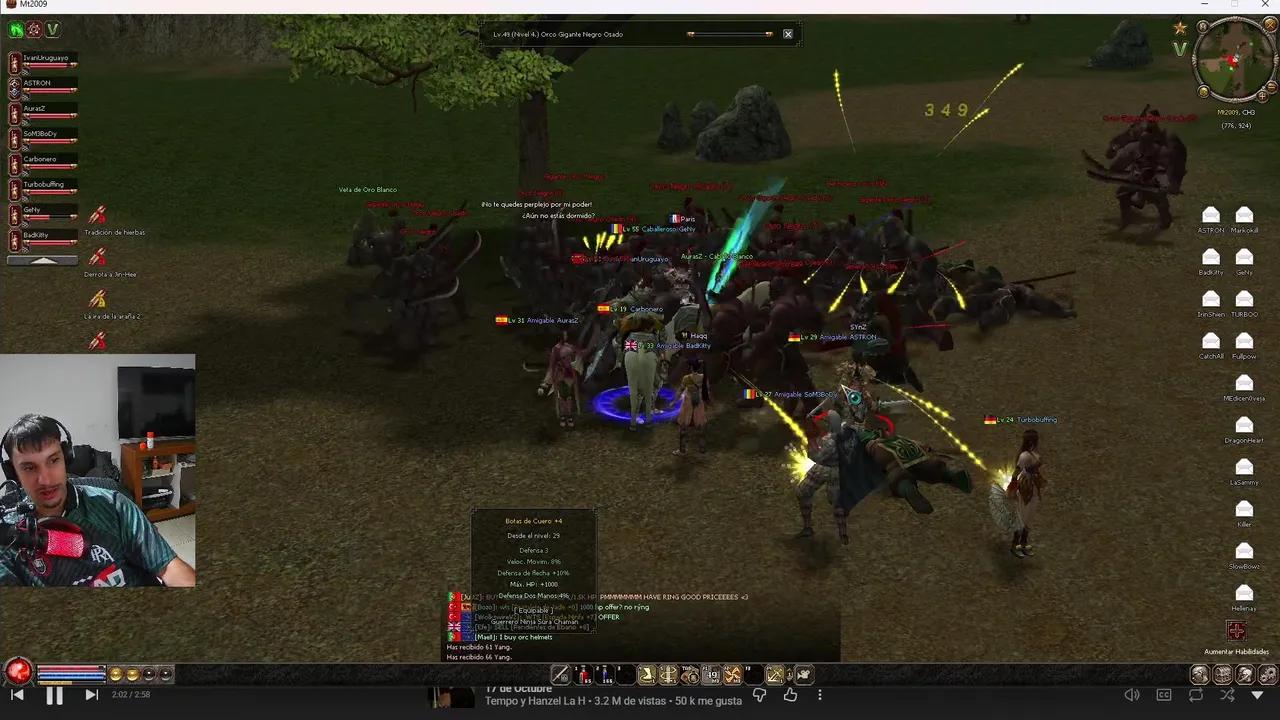The width and height of the screenshot is (1280, 720).
Task: Close the Orco Gigante Negro Osado status window
Action: click(x=787, y=33)
